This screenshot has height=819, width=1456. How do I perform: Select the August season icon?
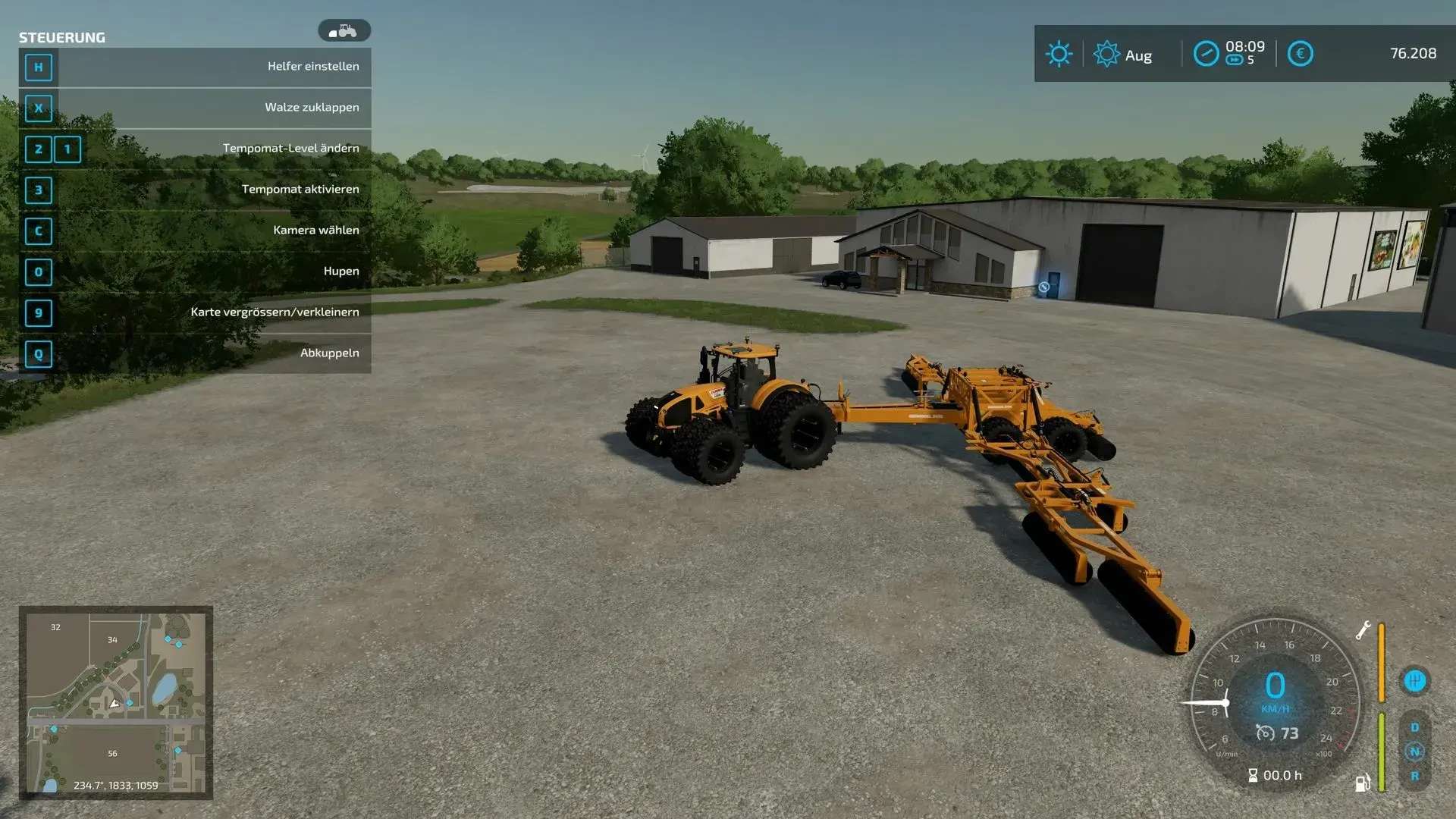coord(1106,55)
